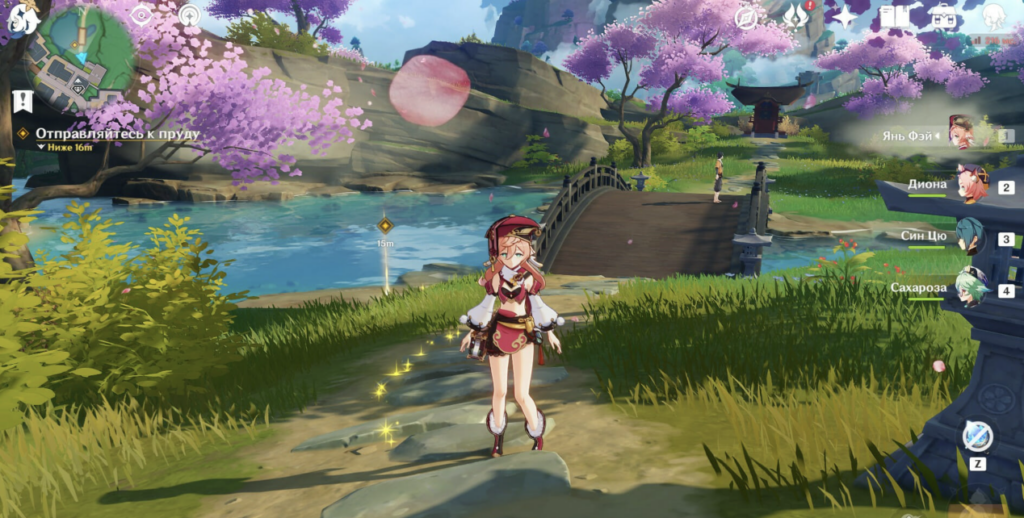Switch to party member Син Цю
This screenshot has width=1024, height=518.
click(x=970, y=238)
